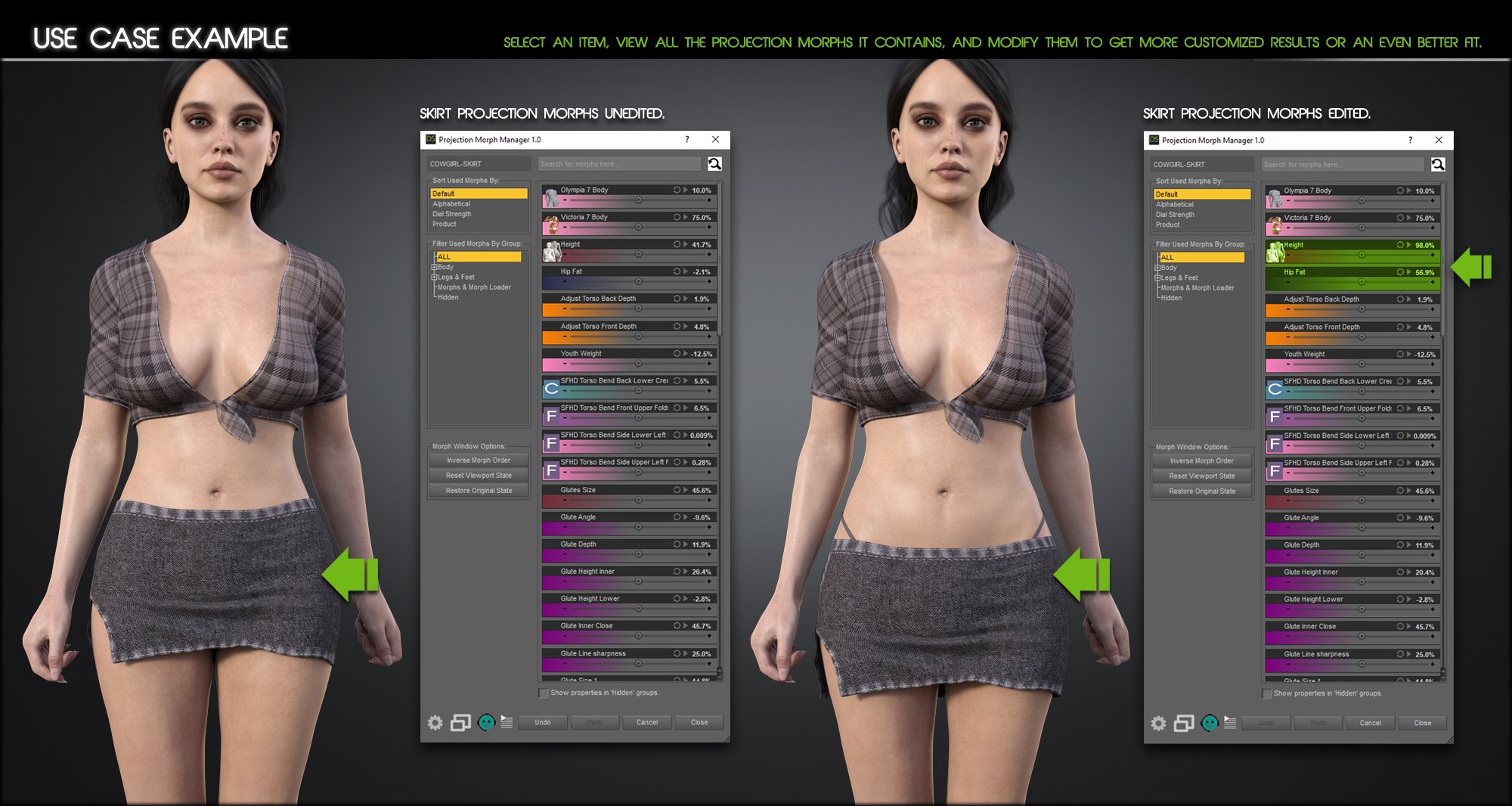The height and width of the screenshot is (806, 1512).
Task: Click the morph search input field
Action: coord(618,163)
